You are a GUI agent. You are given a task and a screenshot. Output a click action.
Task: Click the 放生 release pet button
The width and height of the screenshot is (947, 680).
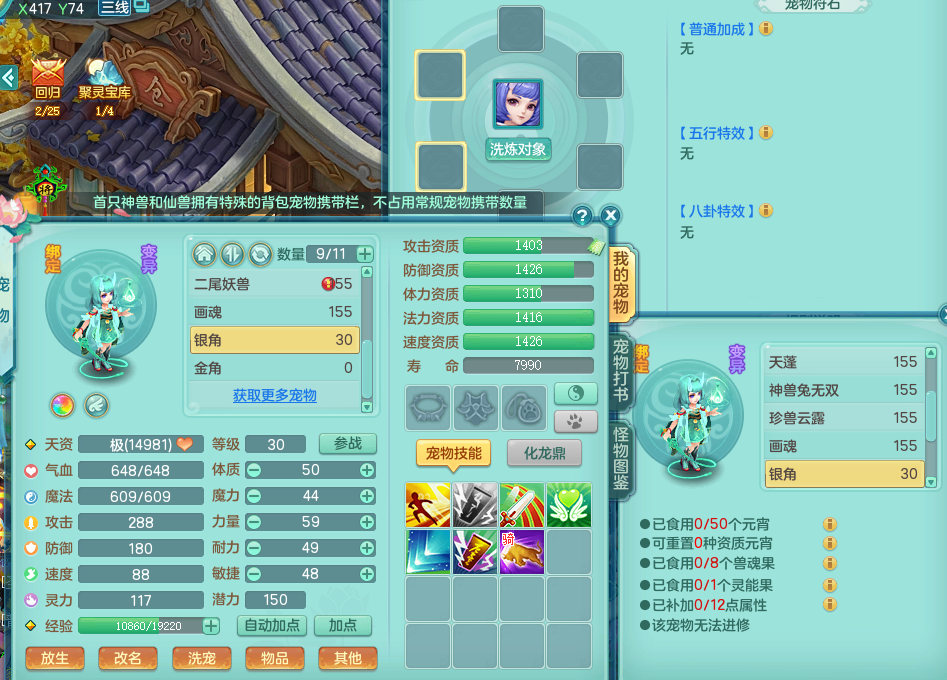tap(55, 658)
